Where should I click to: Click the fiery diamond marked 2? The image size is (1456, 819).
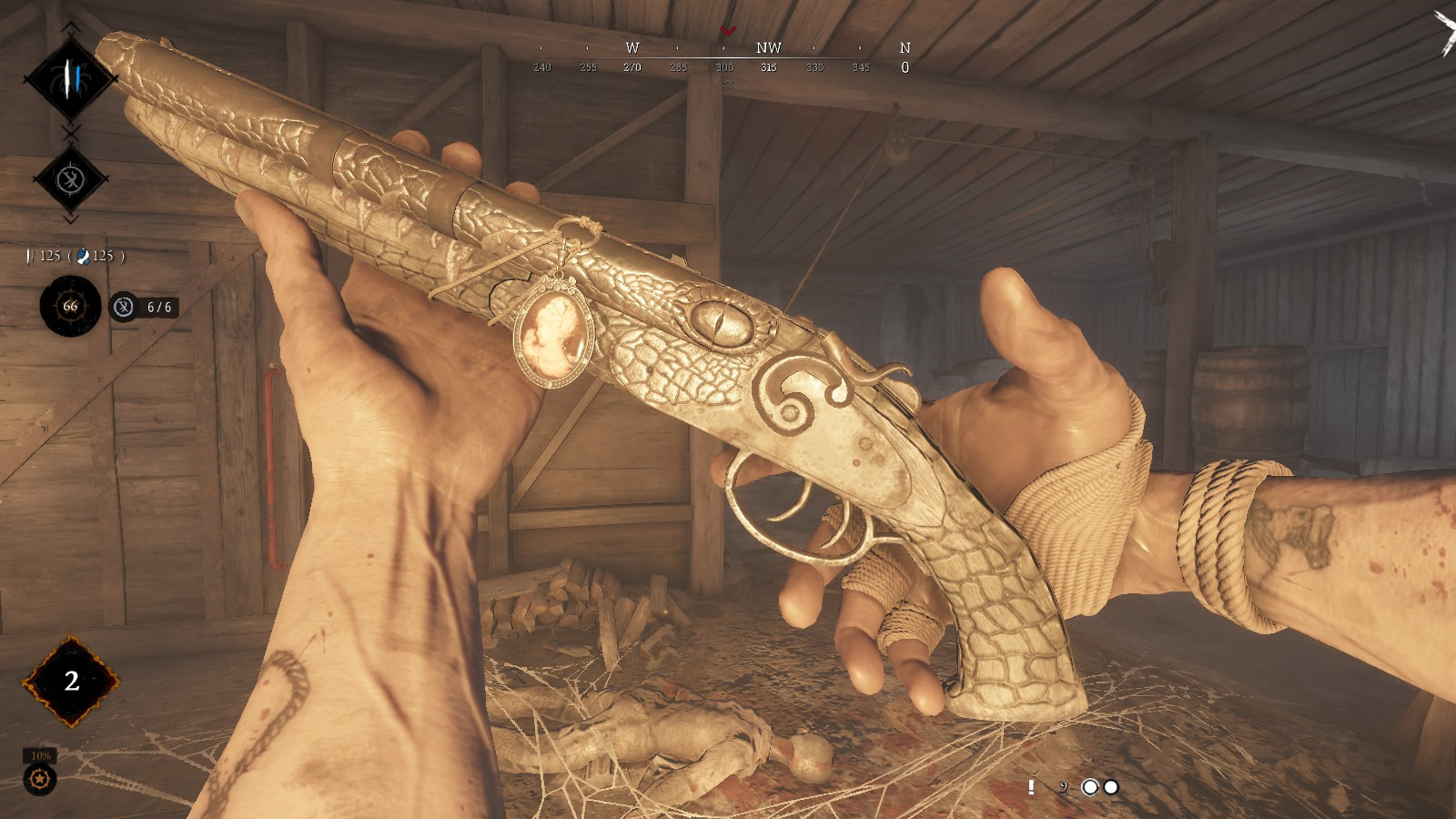[71, 681]
